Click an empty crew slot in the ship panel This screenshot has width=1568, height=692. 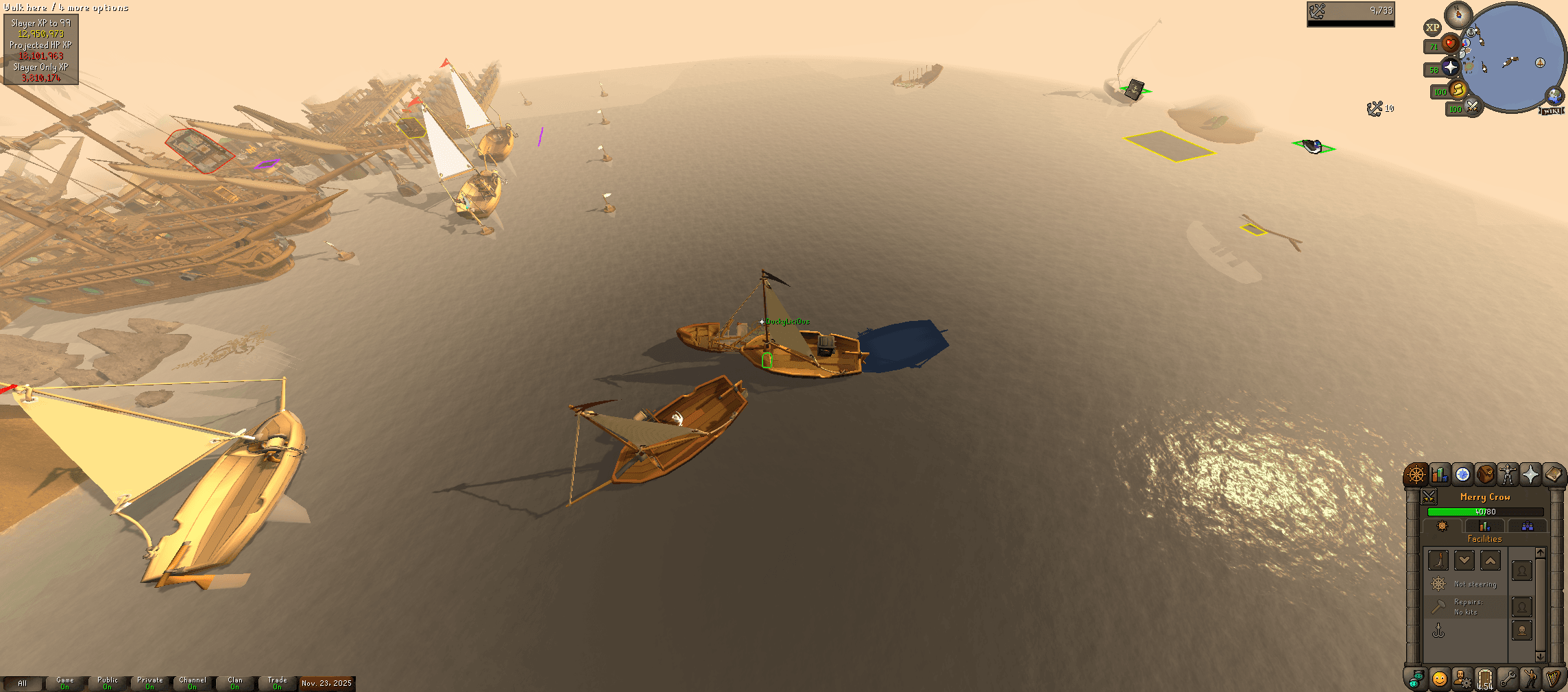(1521, 571)
